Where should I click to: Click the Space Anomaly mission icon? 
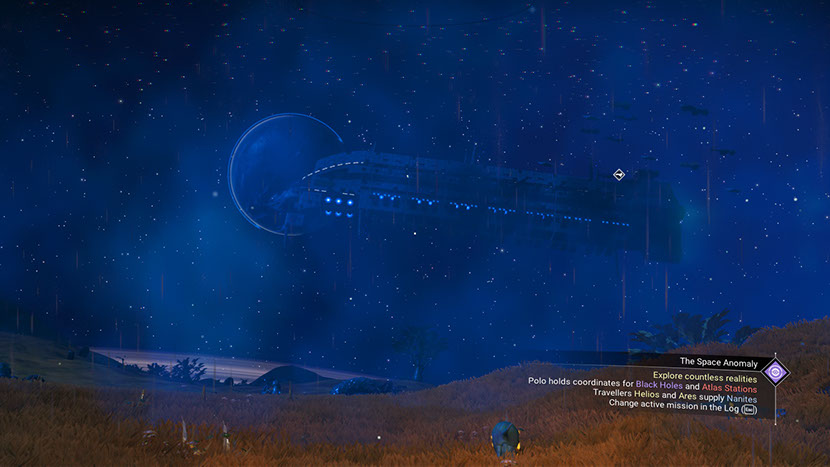tap(775, 372)
